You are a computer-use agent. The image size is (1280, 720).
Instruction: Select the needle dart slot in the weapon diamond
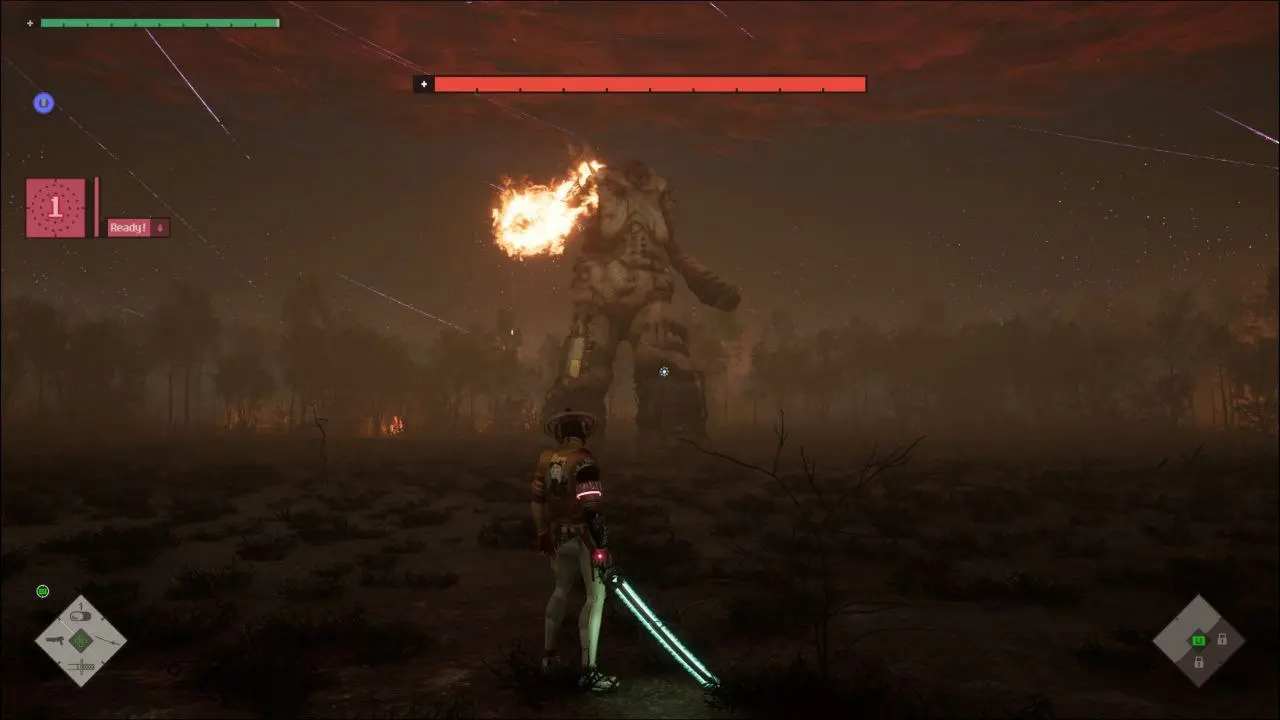[x=107, y=641]
